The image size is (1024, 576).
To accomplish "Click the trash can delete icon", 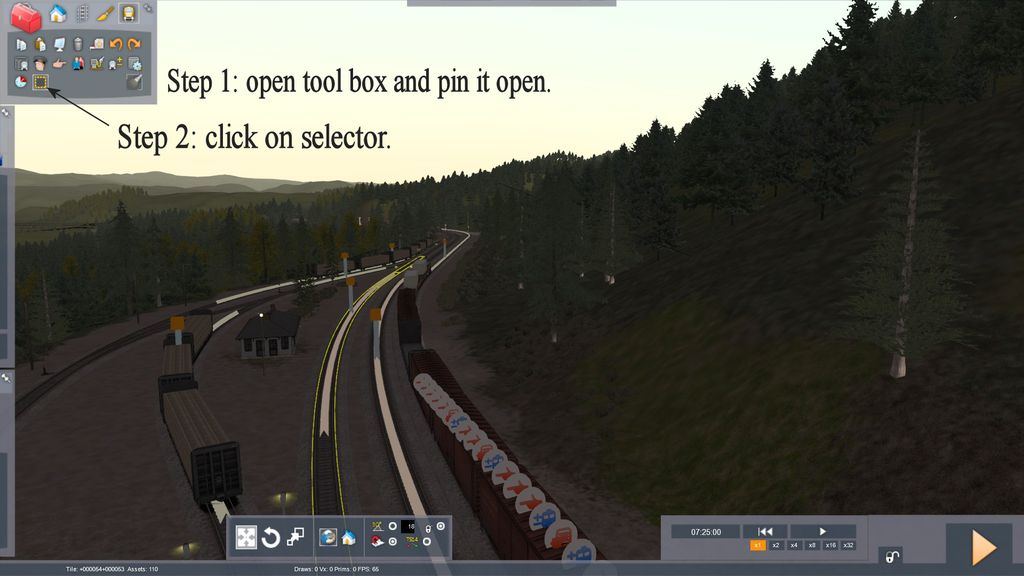I will (x=77, y=44).
